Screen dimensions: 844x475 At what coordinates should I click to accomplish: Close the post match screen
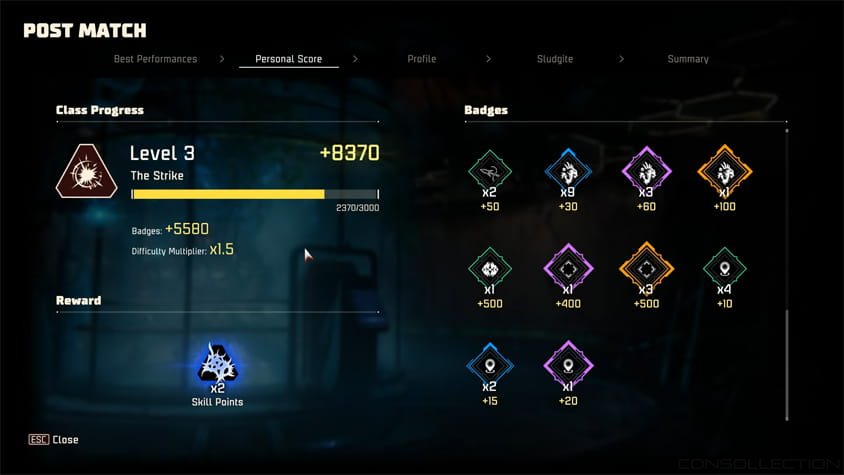(x=54, y=440)
